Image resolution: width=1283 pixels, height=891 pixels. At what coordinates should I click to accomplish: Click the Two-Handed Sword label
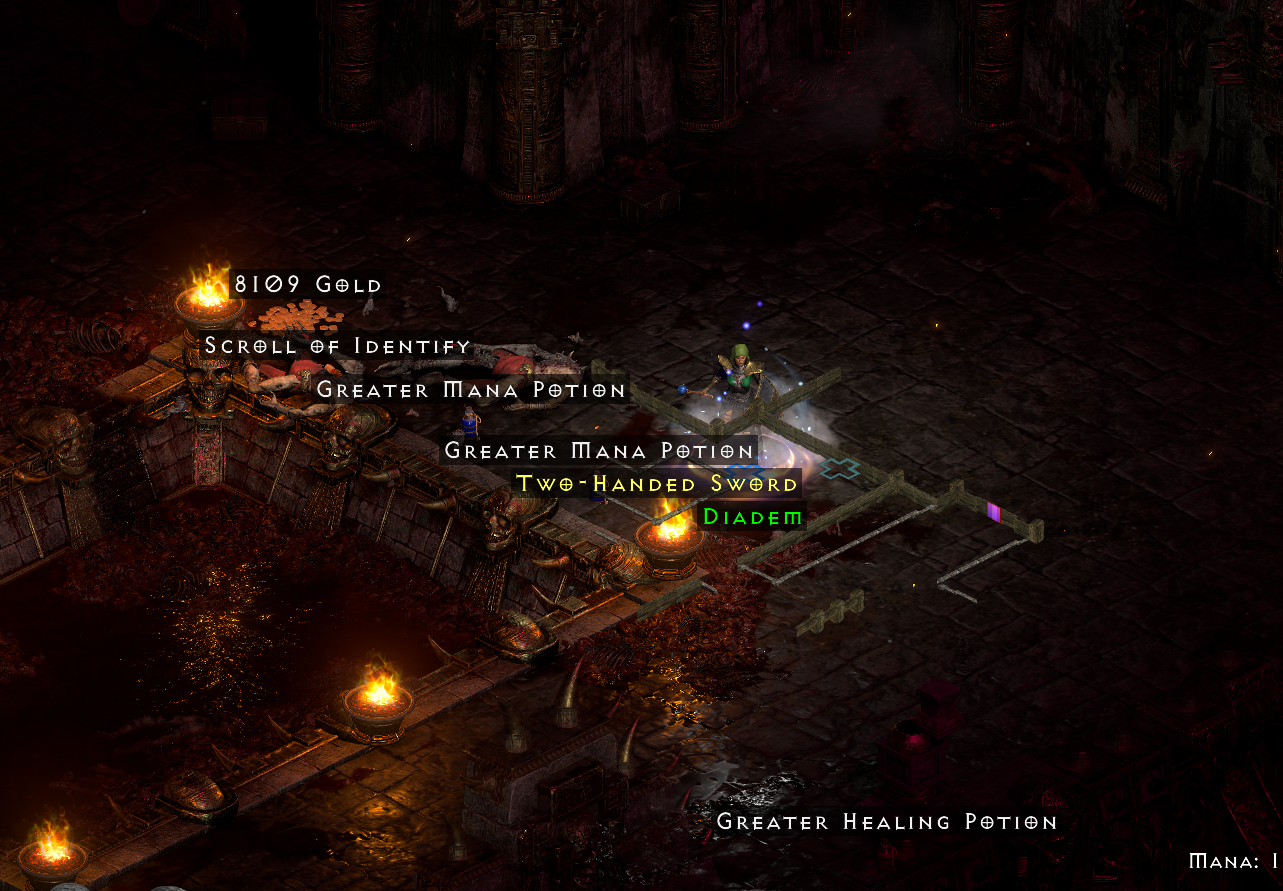point(655,483)
